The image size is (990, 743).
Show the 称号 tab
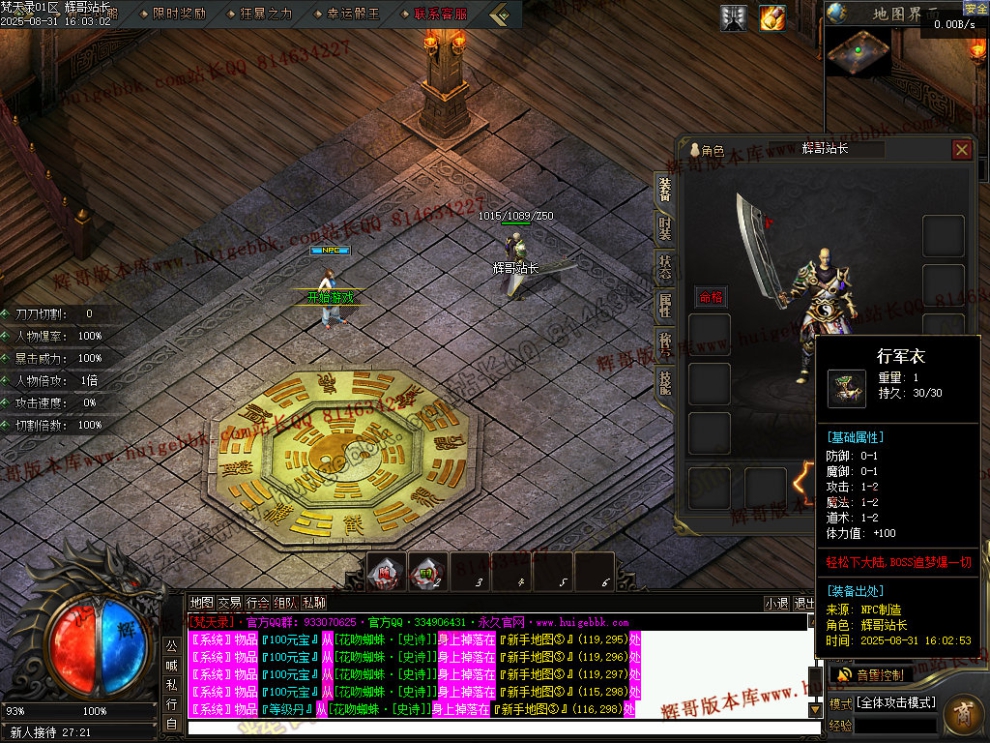click(x=665, y=343)
